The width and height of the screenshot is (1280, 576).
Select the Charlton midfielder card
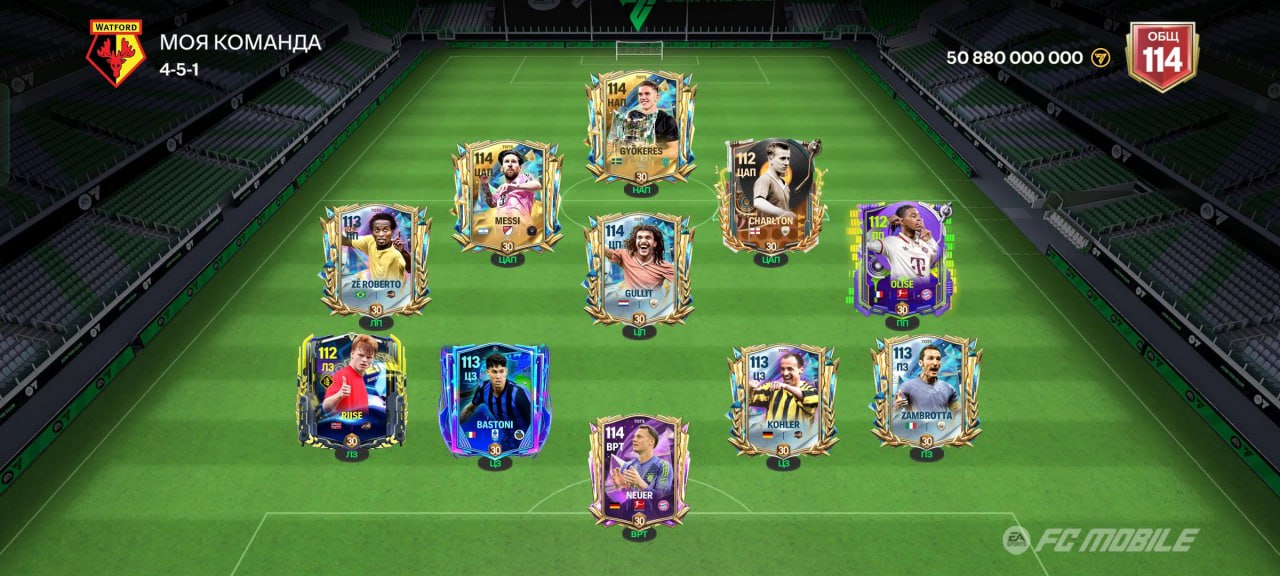point(771,197)
